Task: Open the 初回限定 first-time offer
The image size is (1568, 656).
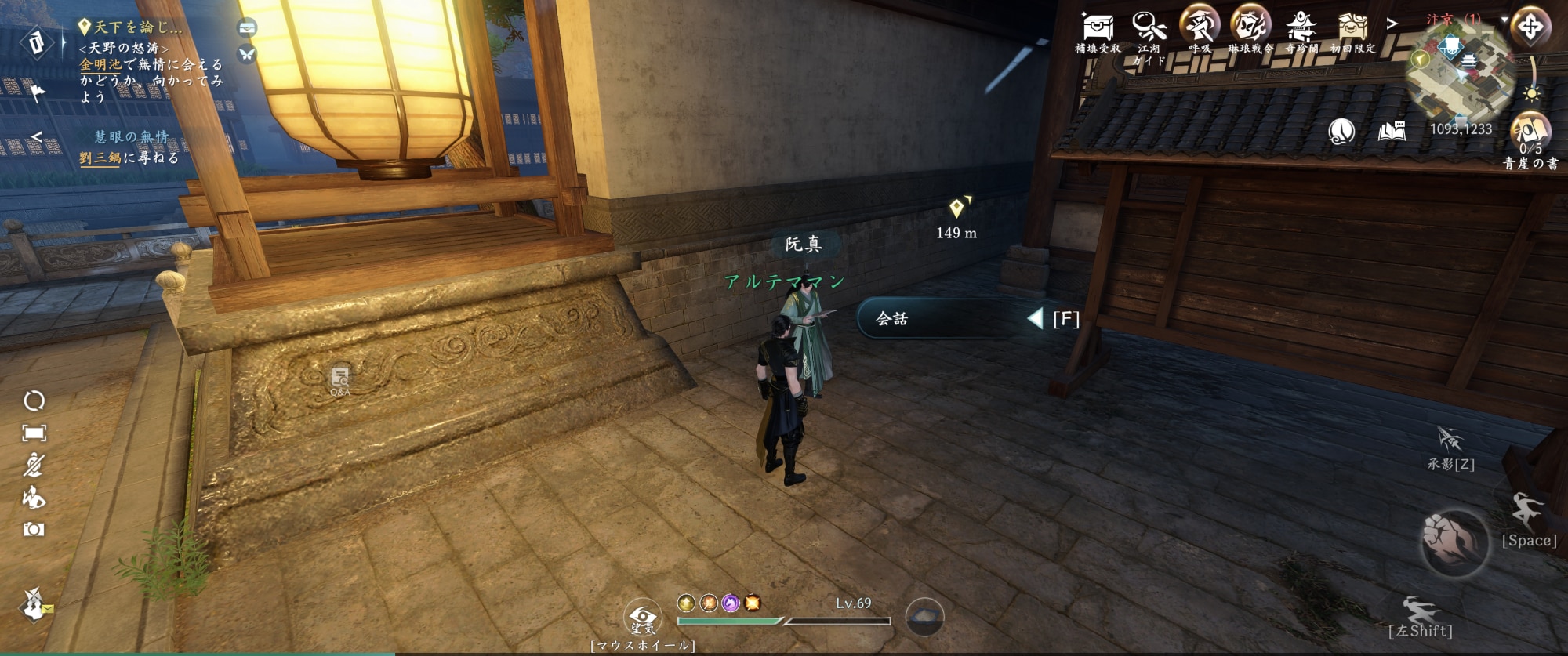Action: [1352, 27]
